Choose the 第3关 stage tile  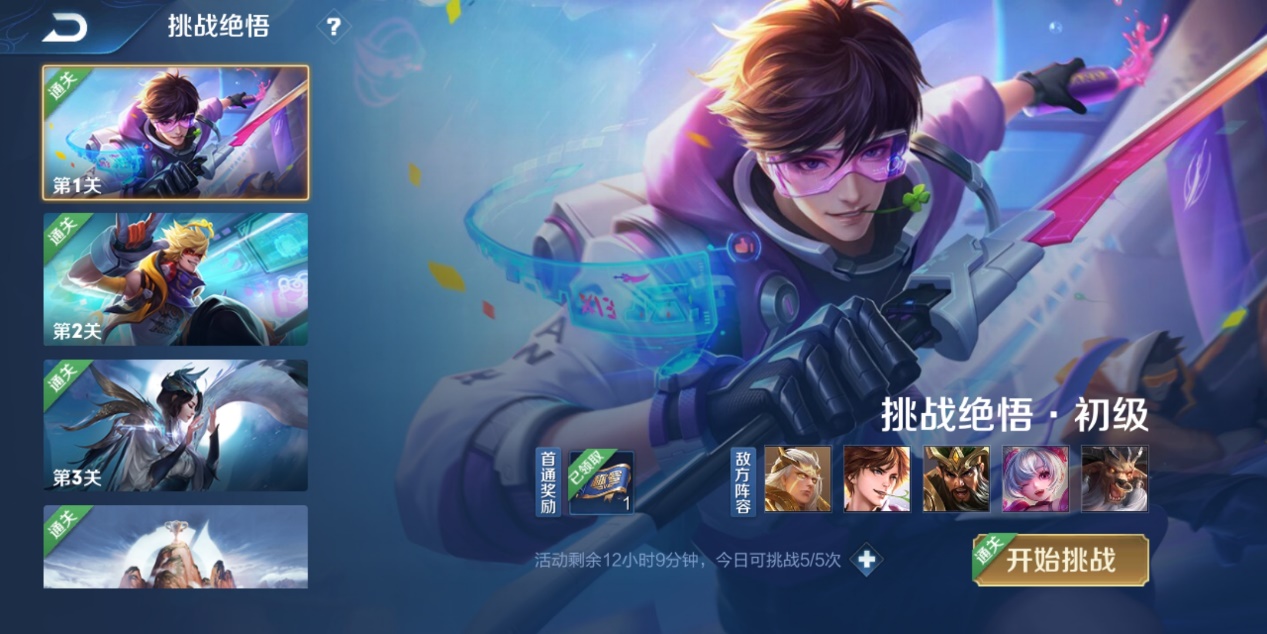point(175,425)
